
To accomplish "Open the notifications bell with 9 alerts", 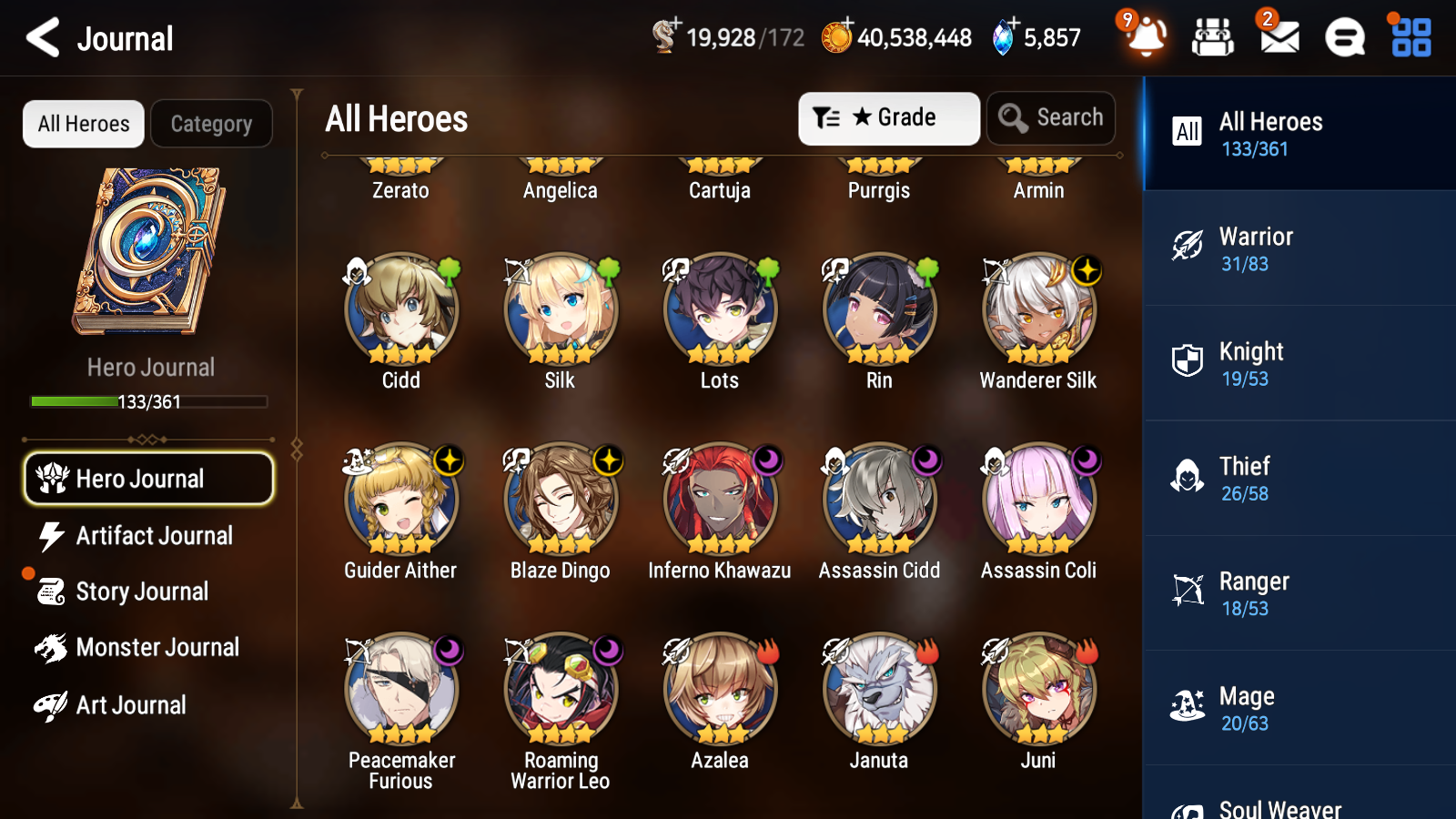I will tap(1146, 36).
